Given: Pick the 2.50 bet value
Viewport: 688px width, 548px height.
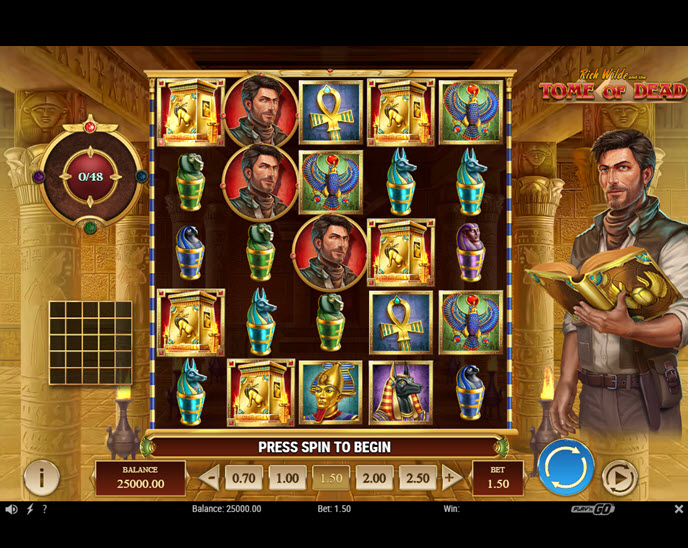Looking at the screenshot, I should tap(417, 478).
